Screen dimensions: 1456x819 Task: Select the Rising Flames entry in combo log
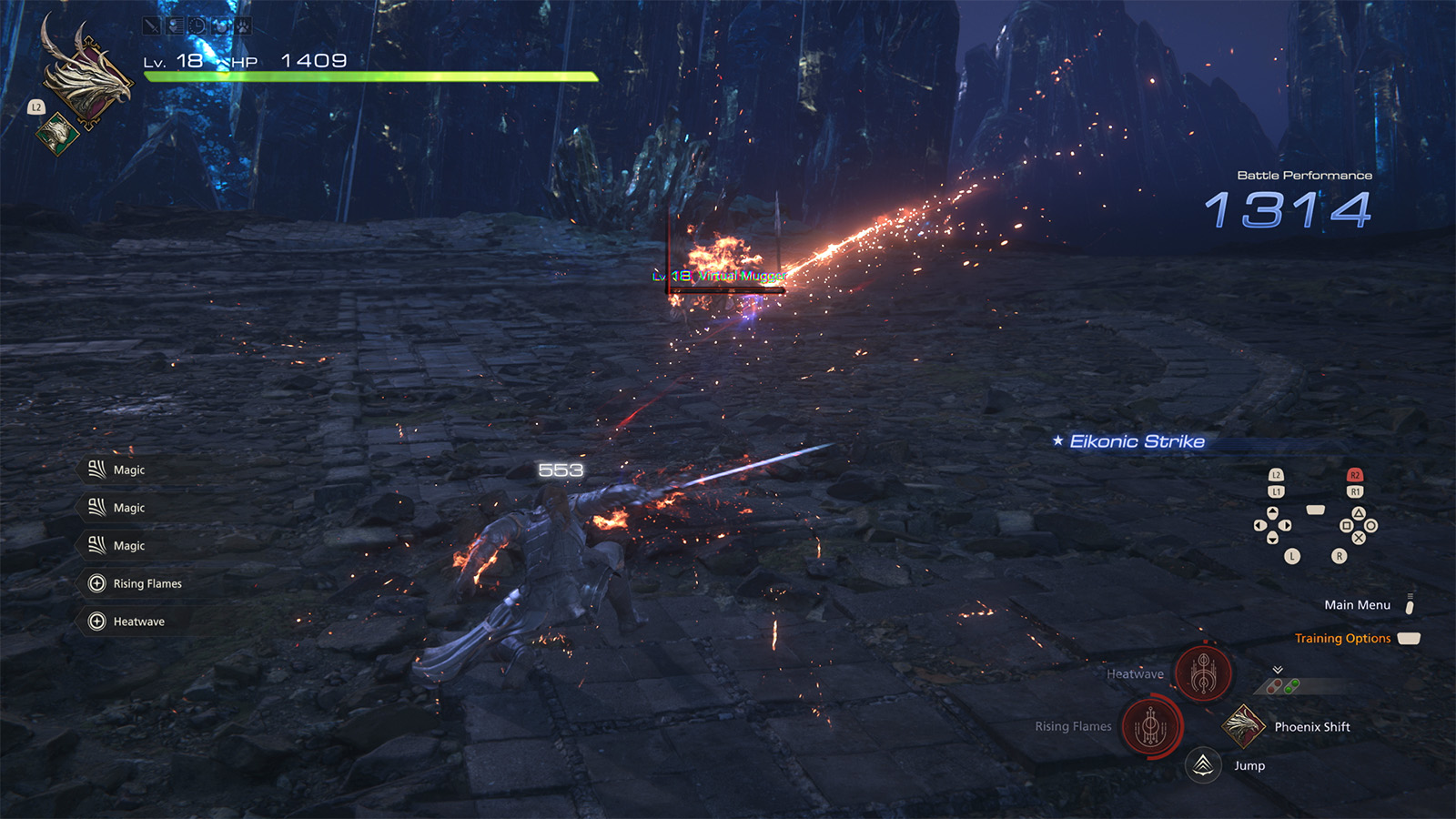tap(147, 583)
